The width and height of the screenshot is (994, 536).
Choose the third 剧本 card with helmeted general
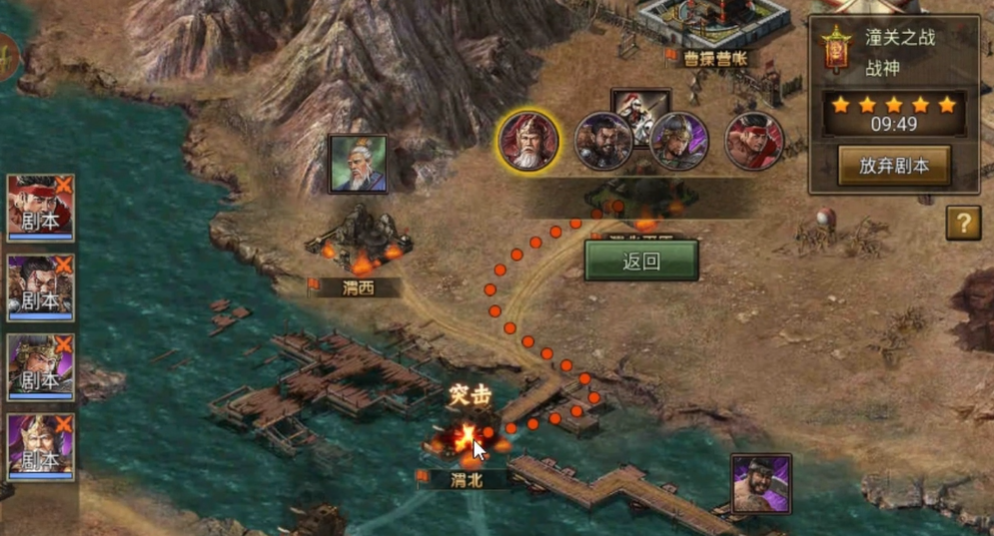[41, 368]
